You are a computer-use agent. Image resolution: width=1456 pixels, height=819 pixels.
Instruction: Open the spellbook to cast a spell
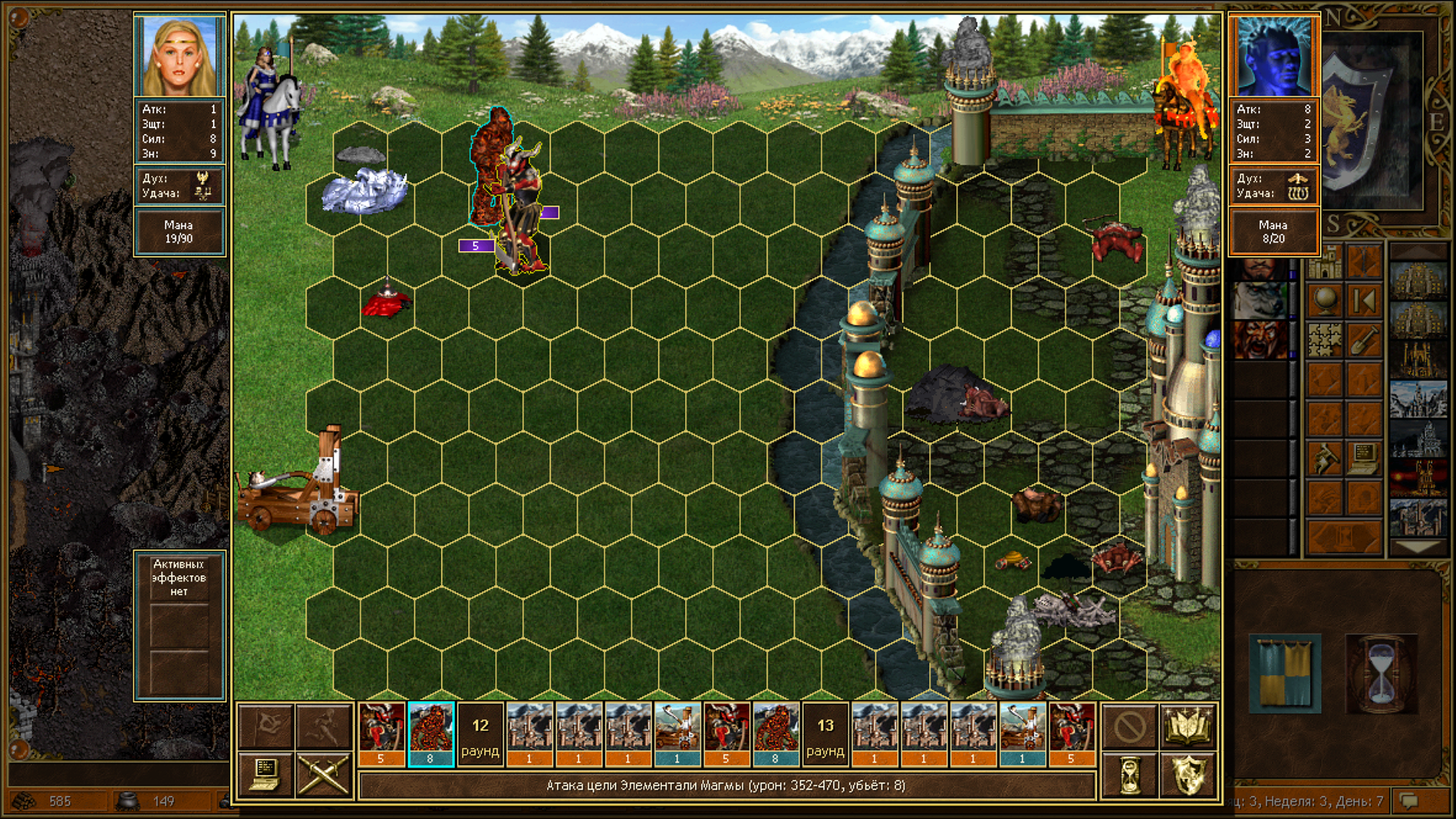(1188, 726)
